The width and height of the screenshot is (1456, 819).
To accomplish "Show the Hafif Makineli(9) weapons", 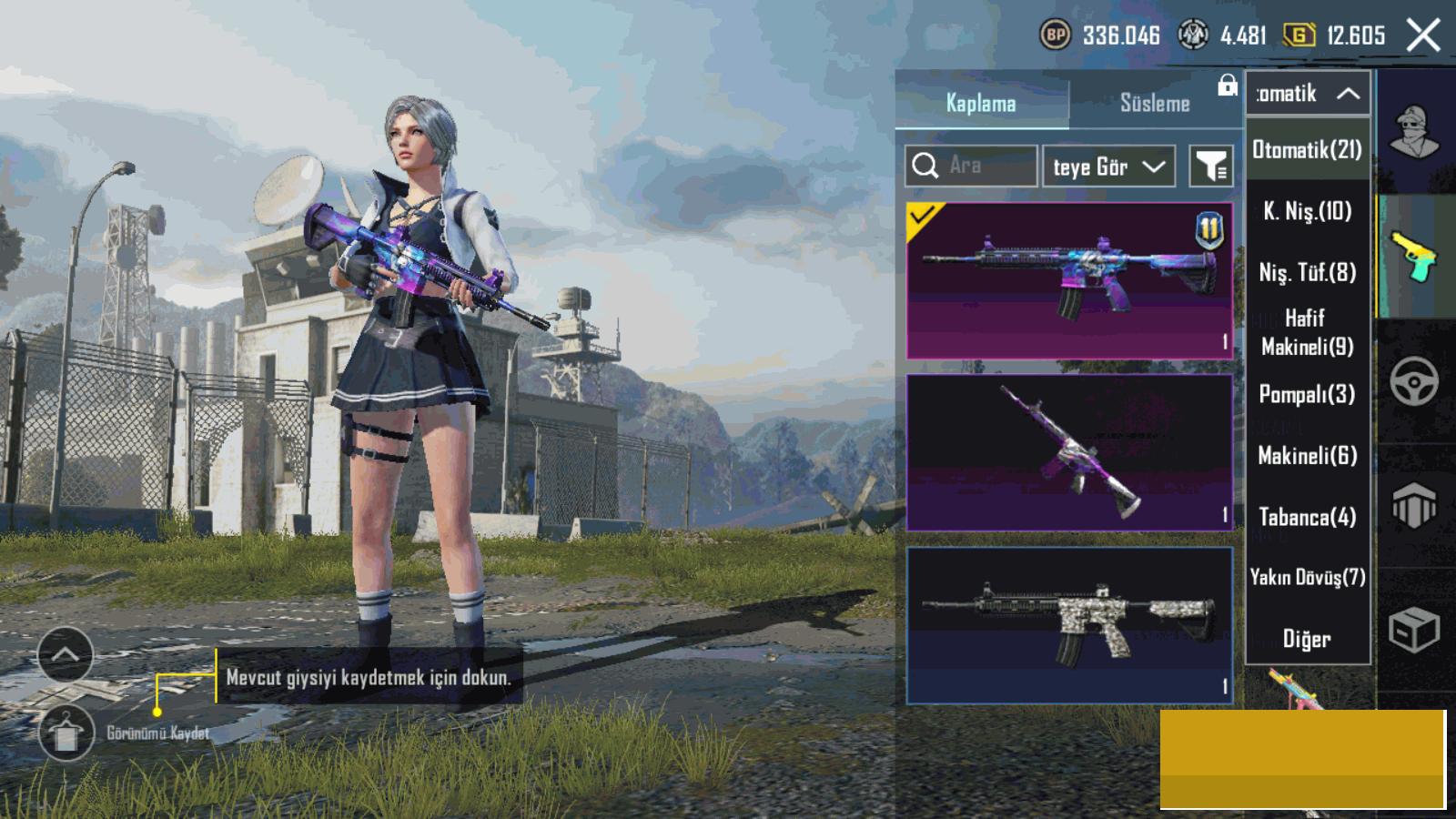I will (1308, 332).
